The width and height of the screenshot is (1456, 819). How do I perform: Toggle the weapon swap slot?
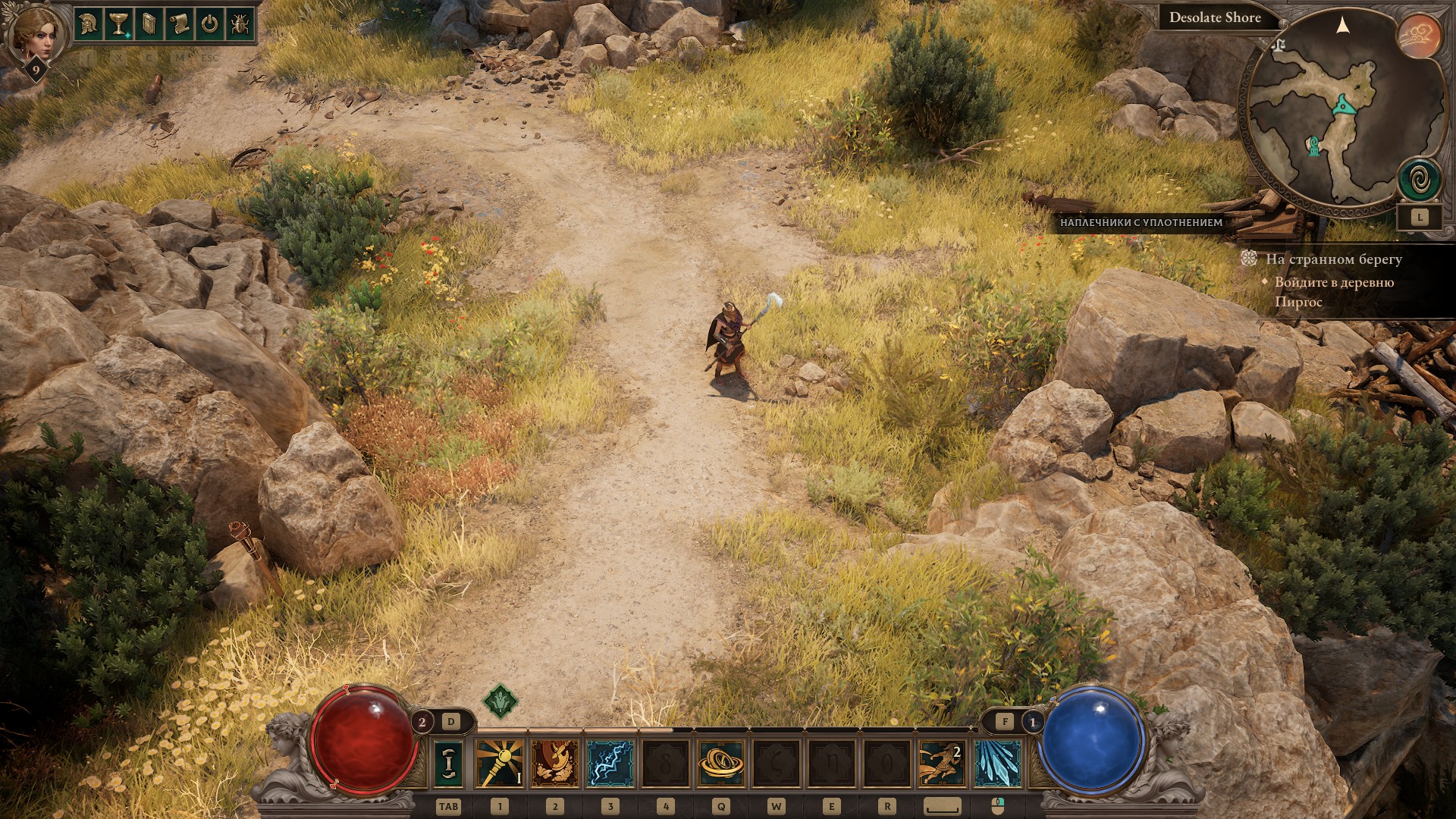click(449, 764)
